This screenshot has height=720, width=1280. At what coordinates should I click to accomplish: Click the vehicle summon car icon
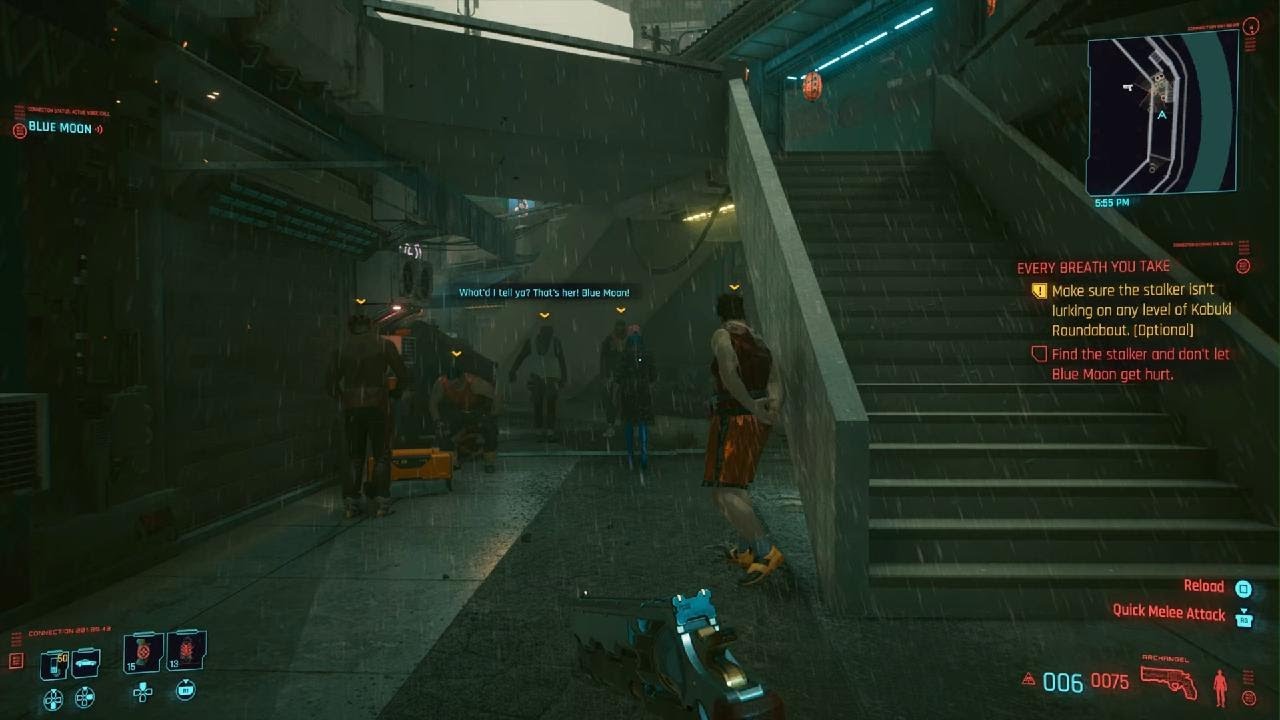click(84, 662)
